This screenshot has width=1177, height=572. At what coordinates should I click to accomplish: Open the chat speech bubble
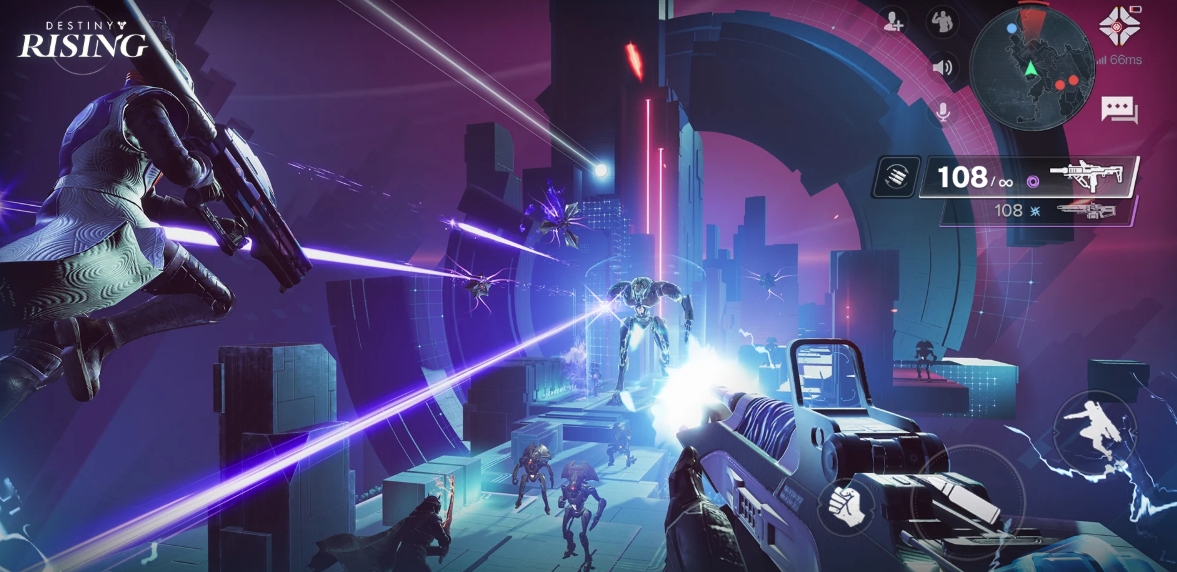click(x=1119, y=109)
